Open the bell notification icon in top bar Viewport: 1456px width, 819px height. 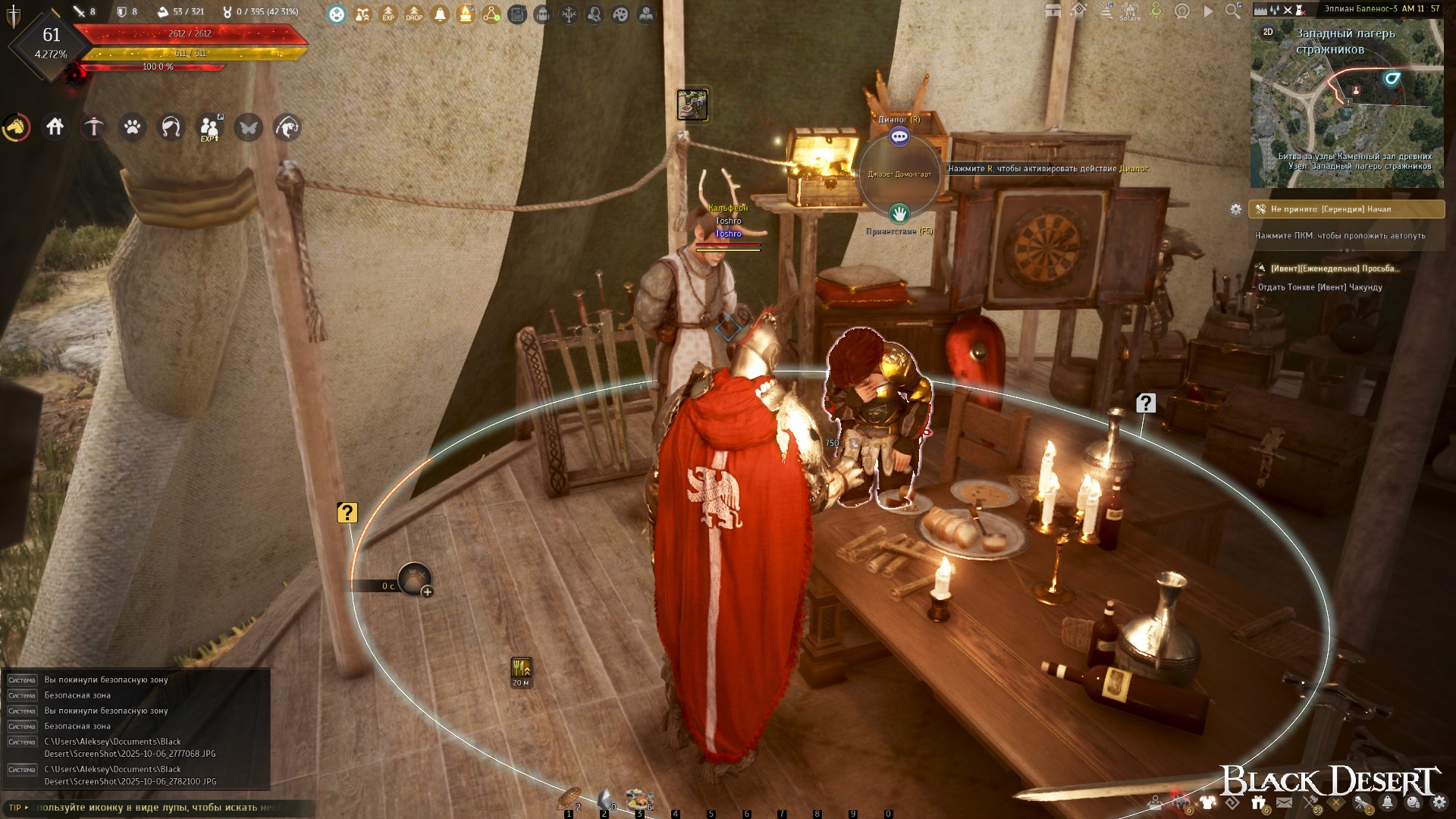[440, 14]
